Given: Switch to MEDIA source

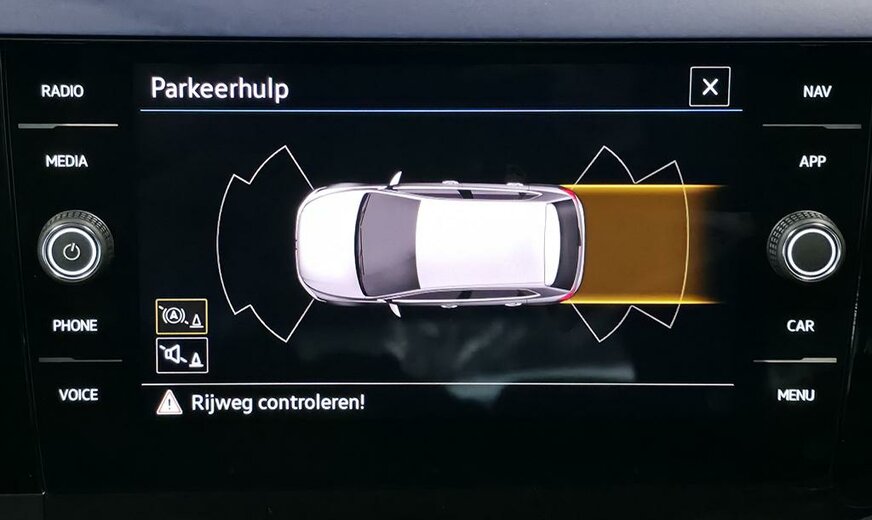Looking at the screenshot, I should [66, 161].
